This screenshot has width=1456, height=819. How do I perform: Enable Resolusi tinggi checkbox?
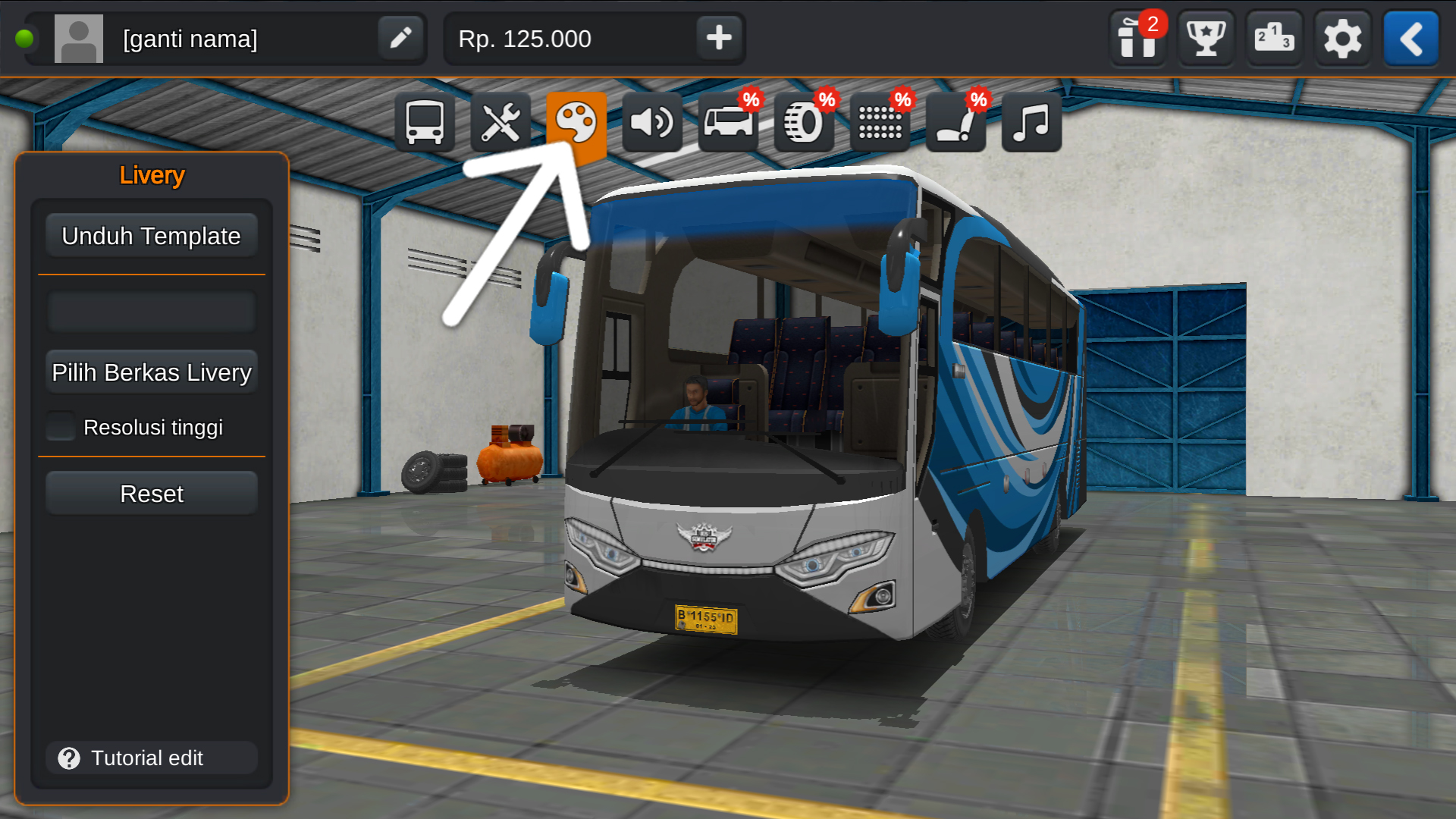(x=61, y=426)
